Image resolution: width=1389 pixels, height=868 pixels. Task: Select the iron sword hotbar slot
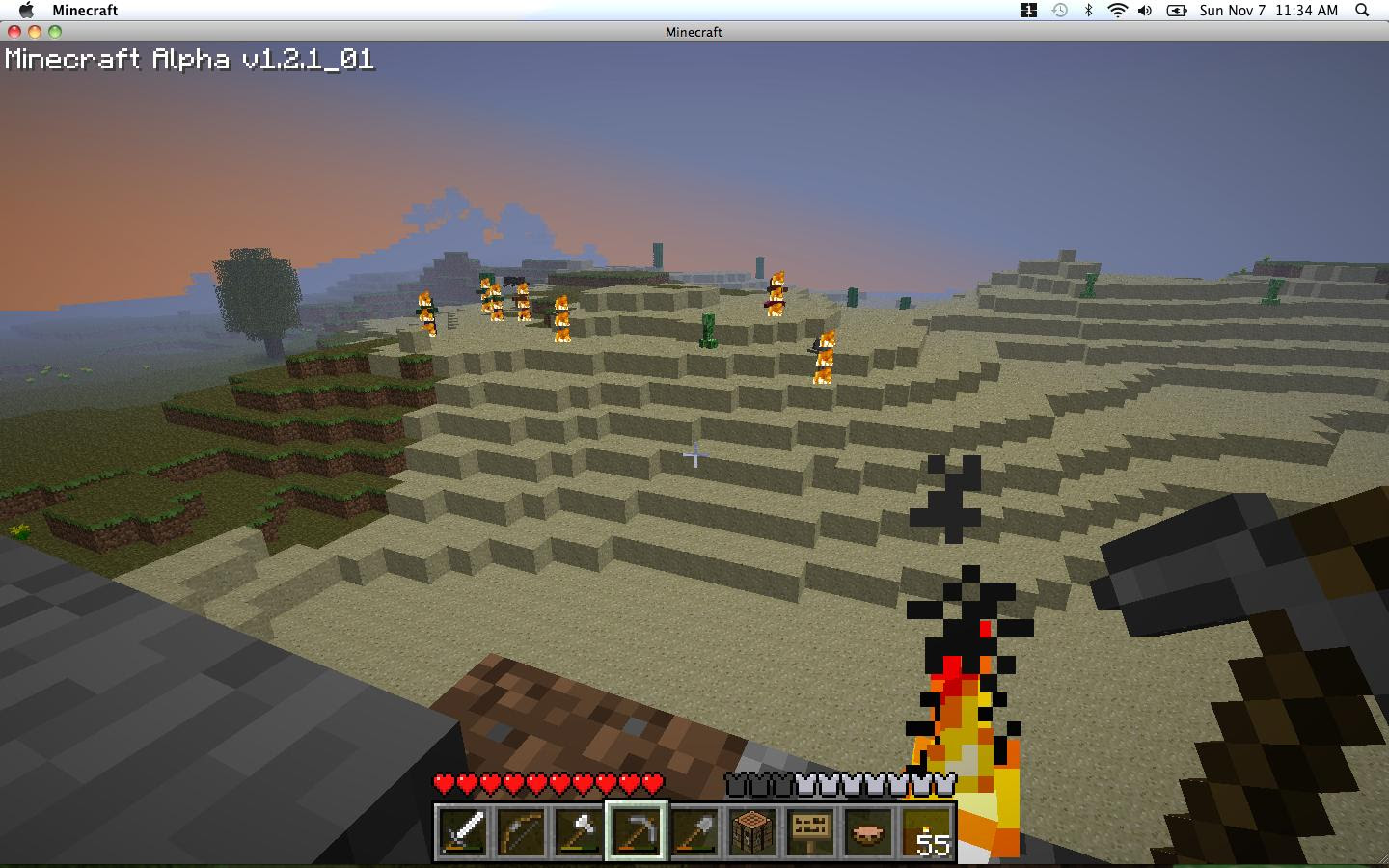[463, 830]
